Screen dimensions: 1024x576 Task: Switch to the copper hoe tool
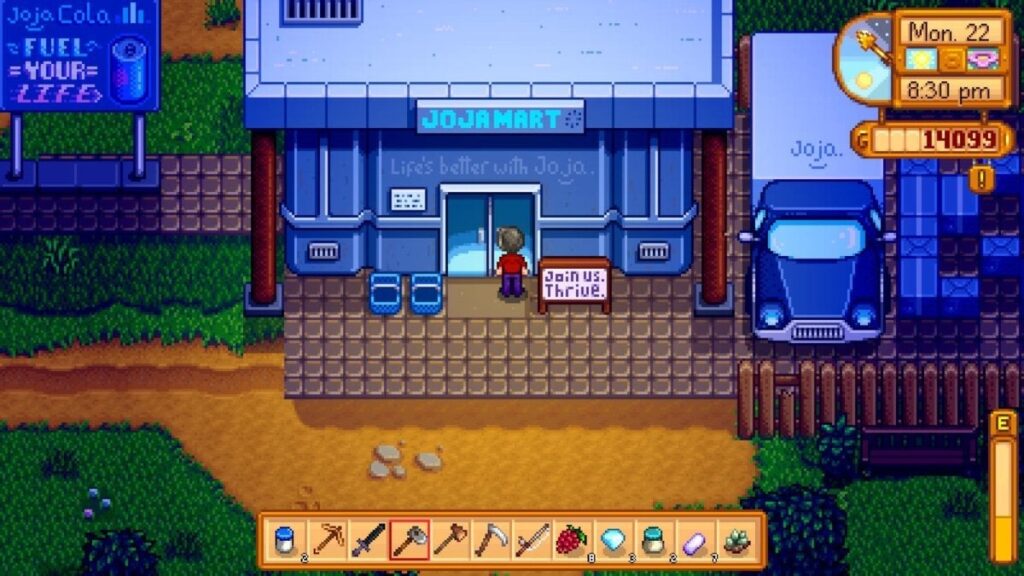tap(449, 540)
